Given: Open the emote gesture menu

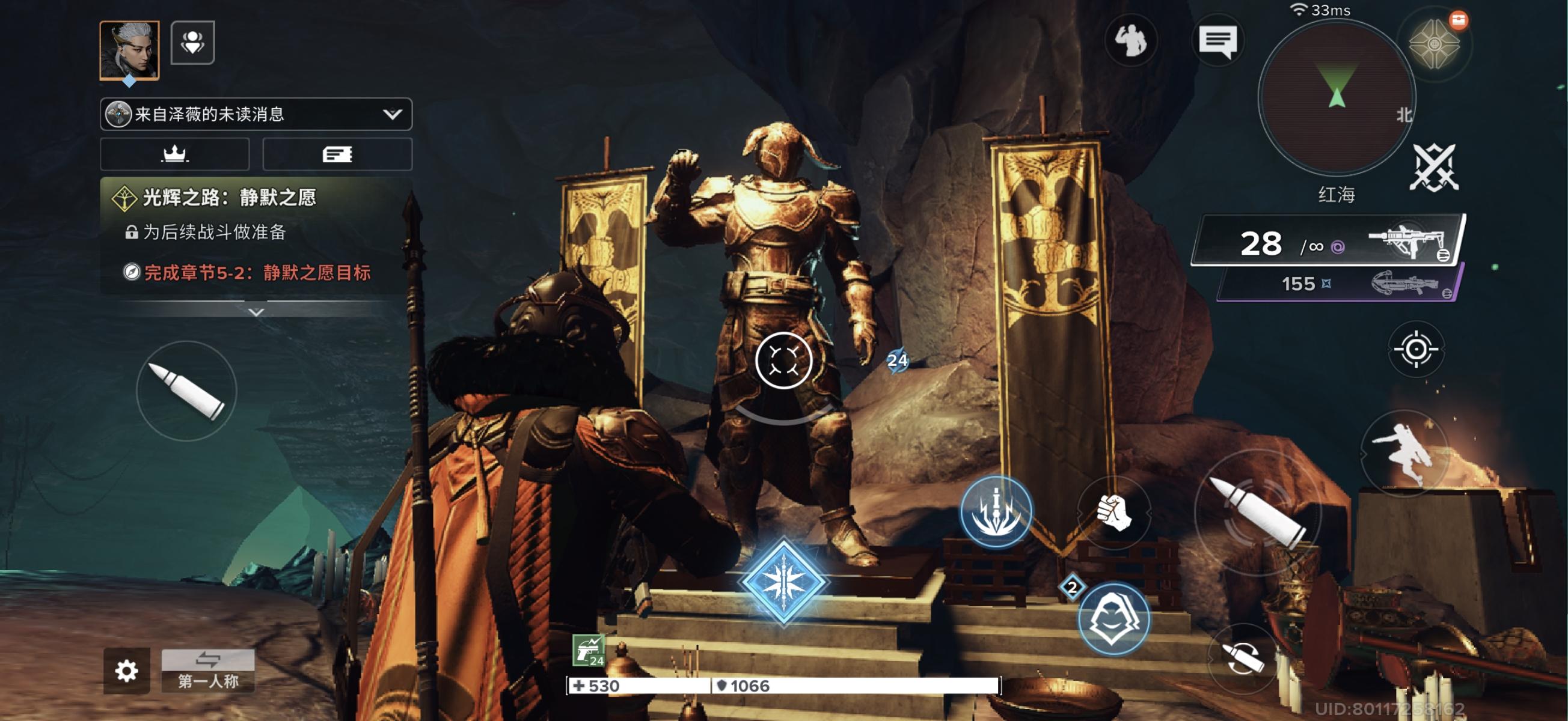Looking at the screenshot, I should (1130, 41).
